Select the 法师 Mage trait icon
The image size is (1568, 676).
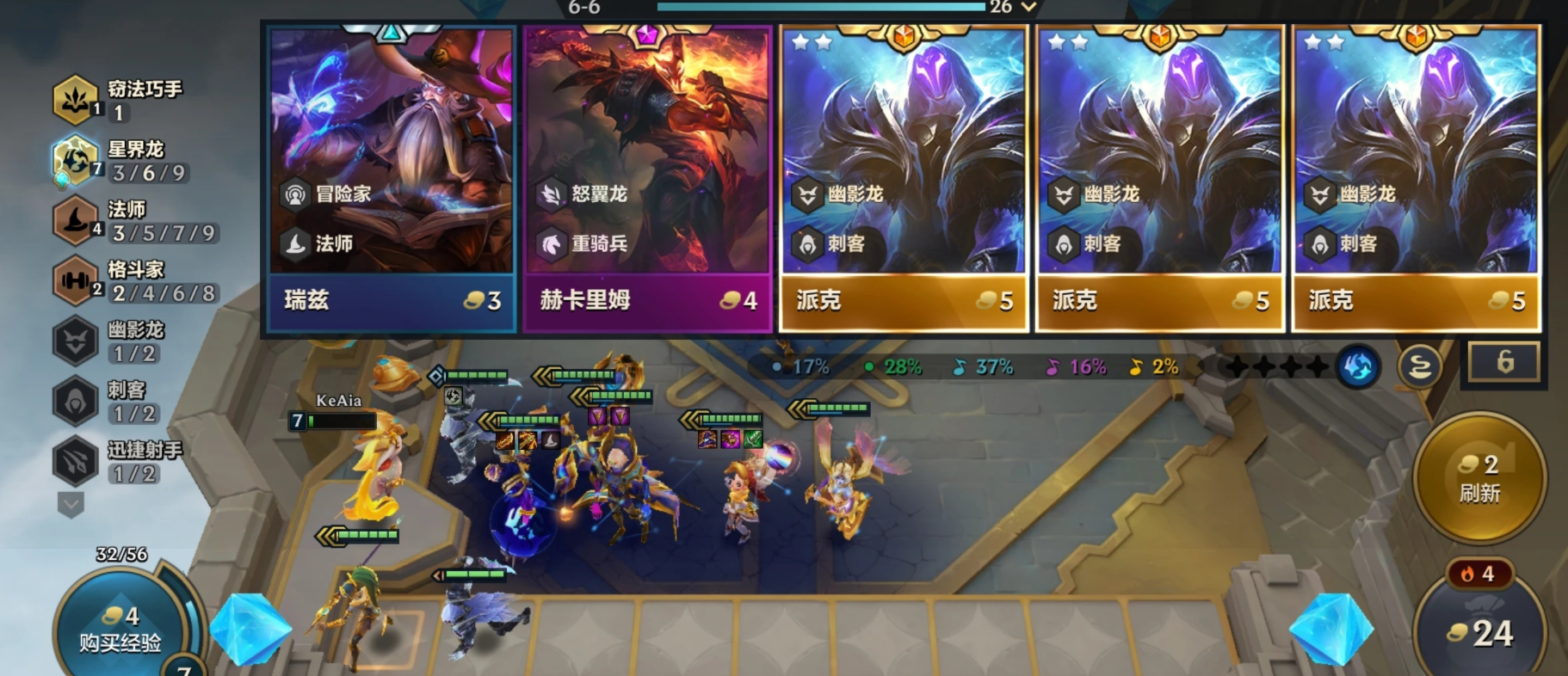coord(74,218)
